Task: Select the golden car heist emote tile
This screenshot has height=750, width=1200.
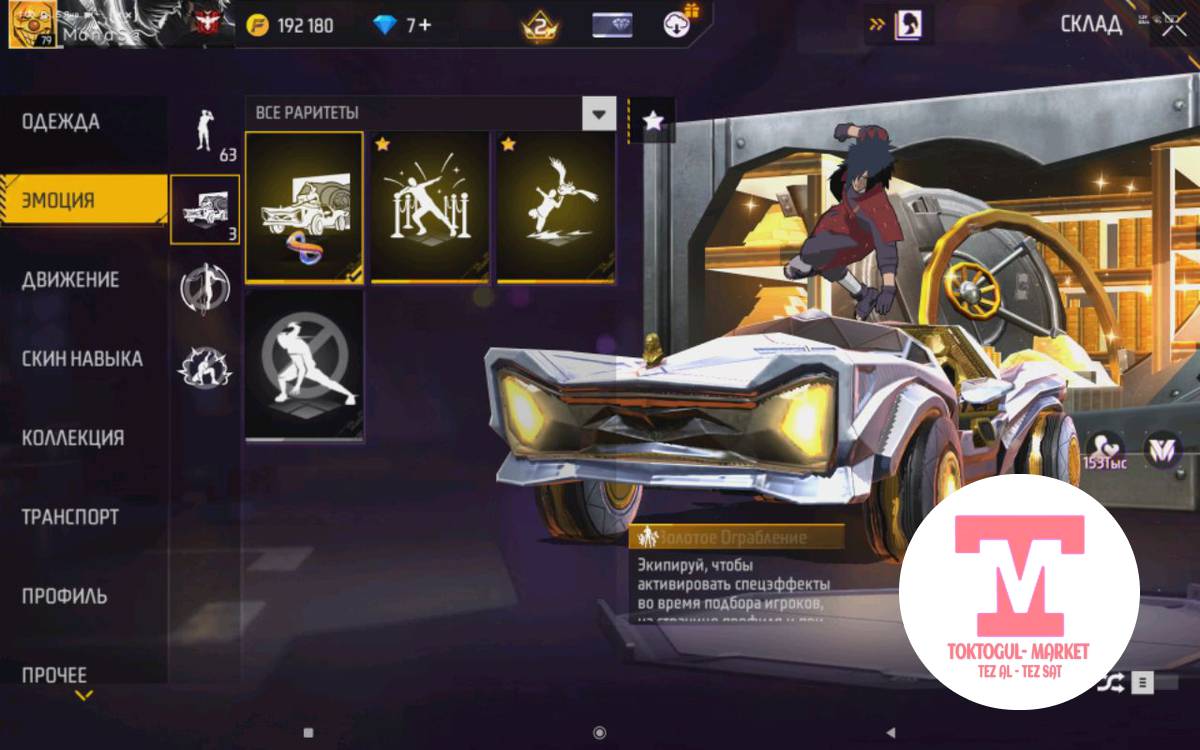Action: (x=304, y=208)
